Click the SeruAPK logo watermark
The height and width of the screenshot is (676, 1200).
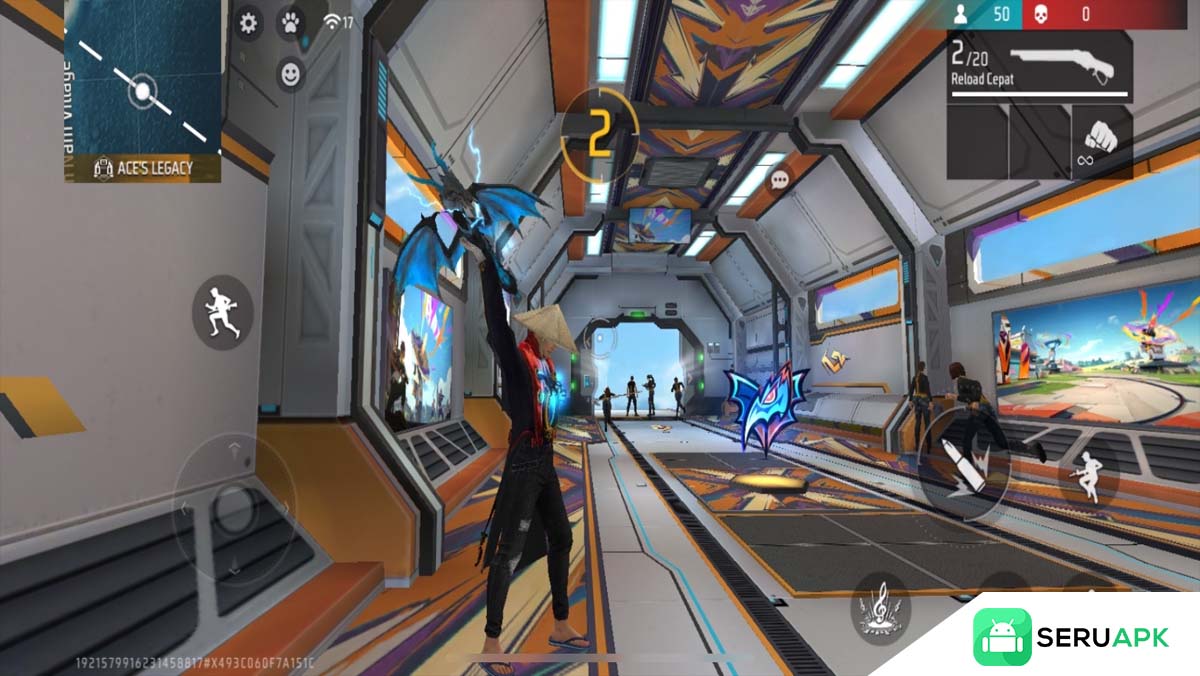click(x=1070, y=637)
